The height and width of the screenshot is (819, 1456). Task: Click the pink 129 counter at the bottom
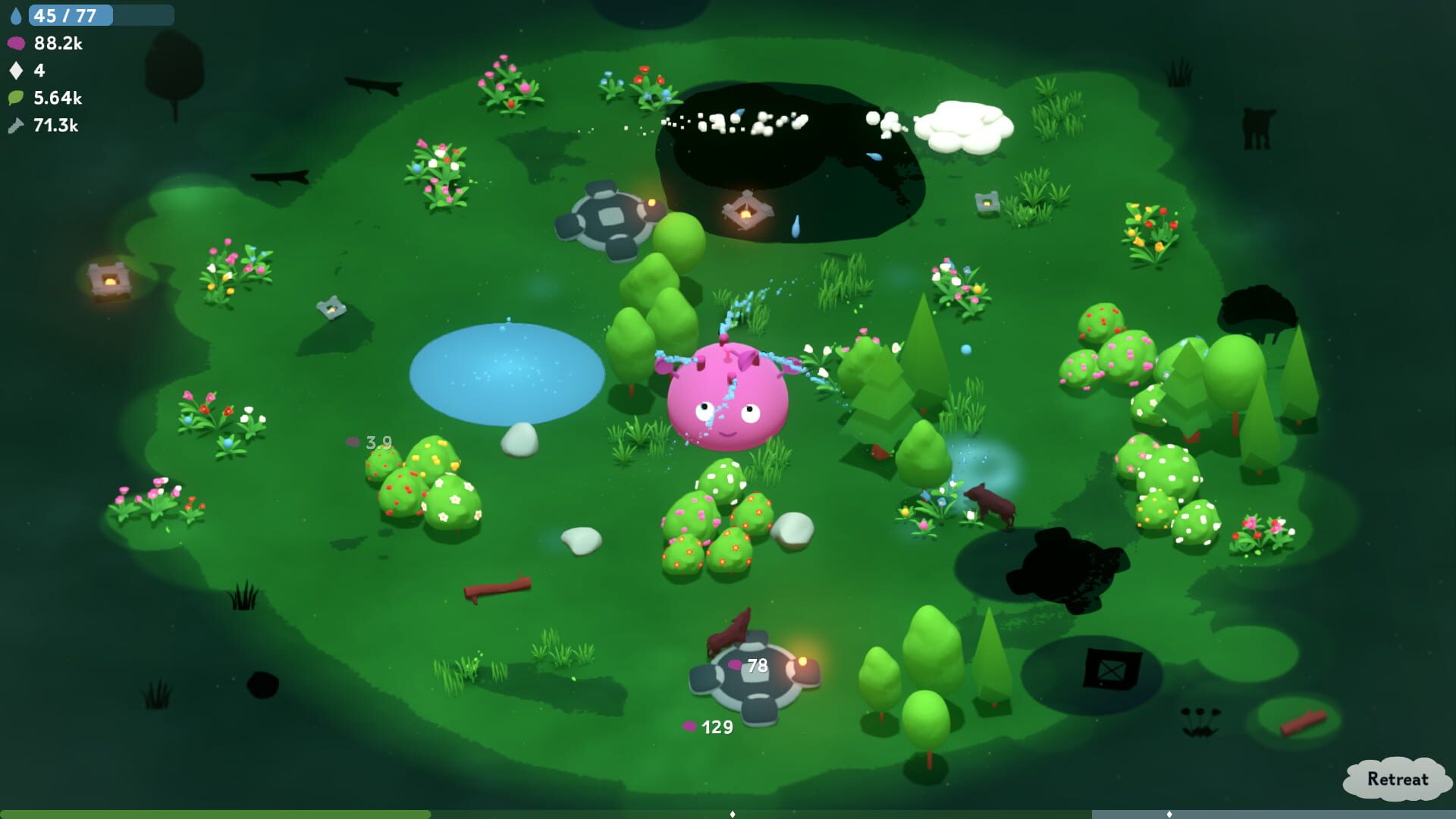pyautogui.click(x=708, y=727)
